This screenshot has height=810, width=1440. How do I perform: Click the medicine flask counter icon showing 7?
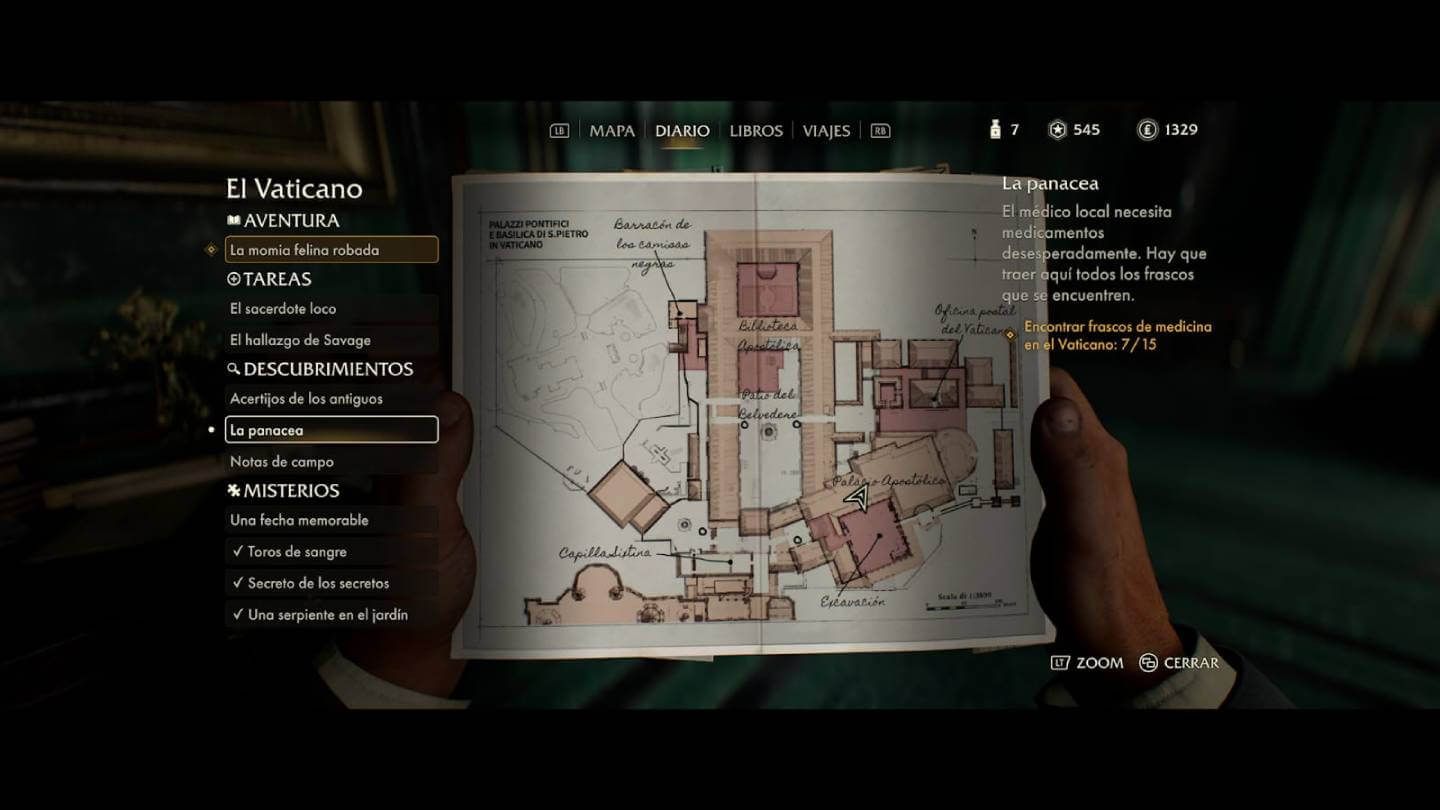pos(993,128)
